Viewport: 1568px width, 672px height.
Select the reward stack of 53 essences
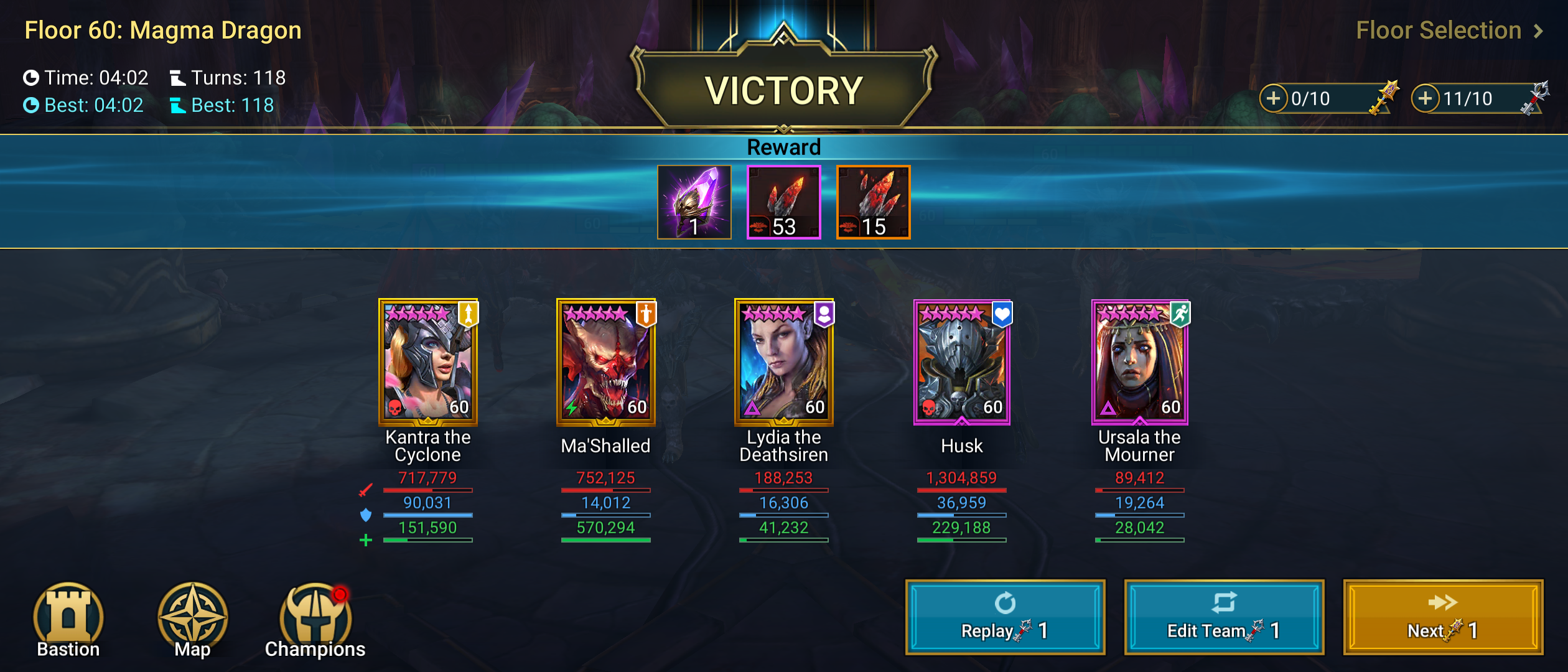point(783,202)
